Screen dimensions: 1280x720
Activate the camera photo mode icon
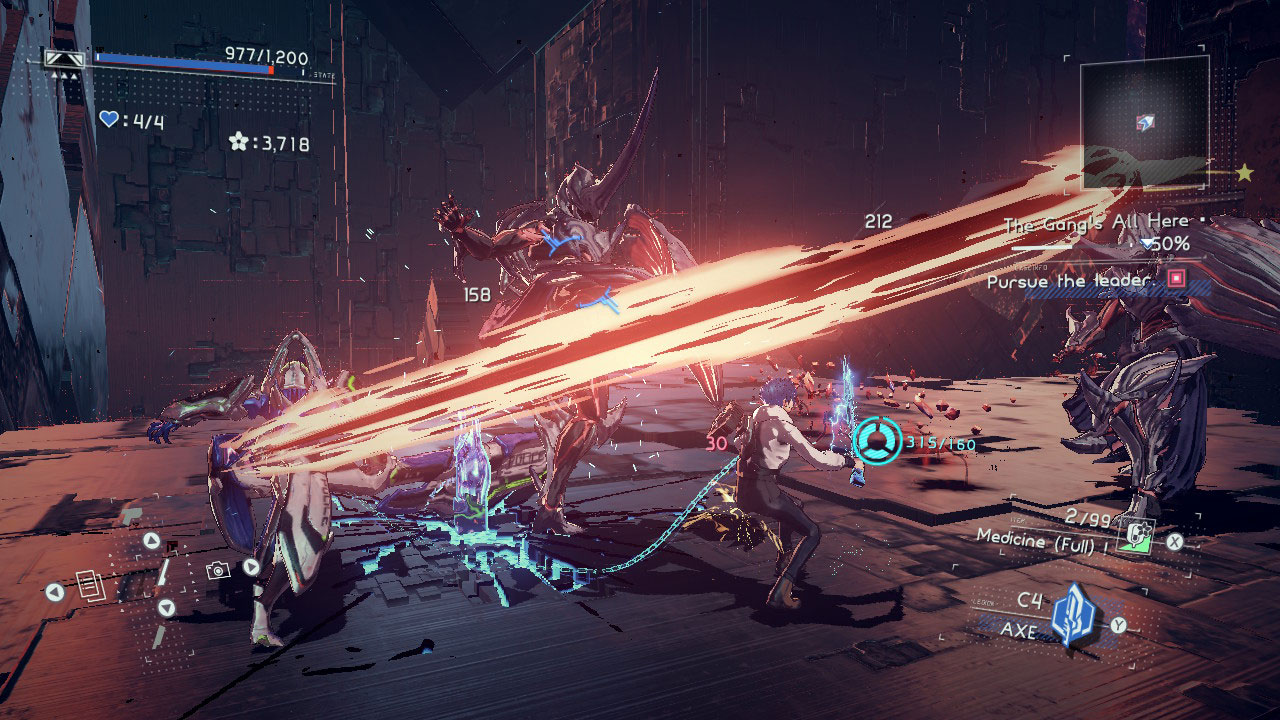tap(217, 570)
